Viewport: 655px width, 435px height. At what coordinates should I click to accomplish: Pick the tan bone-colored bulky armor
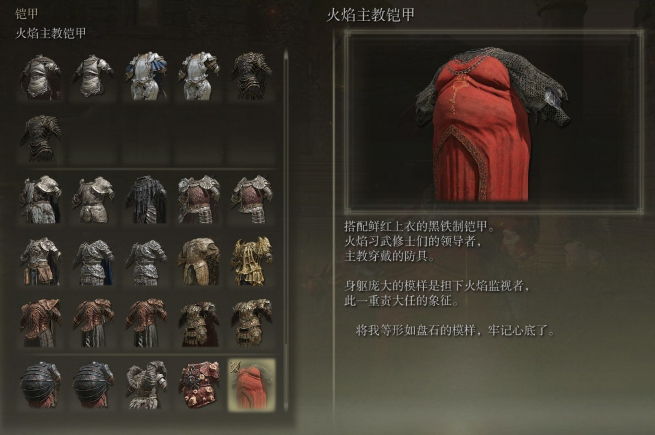tap(199, 260)
